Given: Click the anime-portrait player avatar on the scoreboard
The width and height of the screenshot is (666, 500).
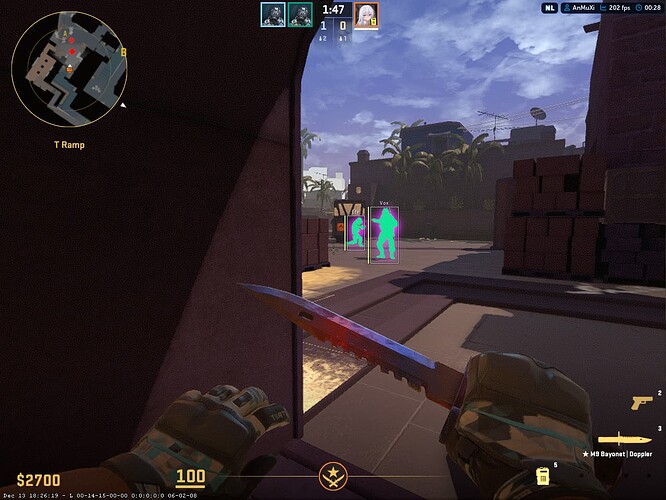Looking at the screenshot, I should click(366, 14).
